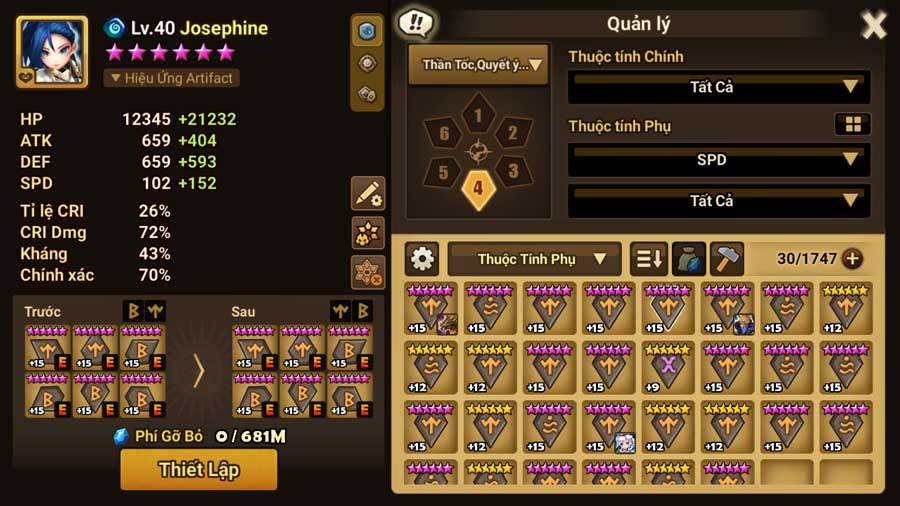Expand rune inventory with the plus button

click(x=852, y=259)
